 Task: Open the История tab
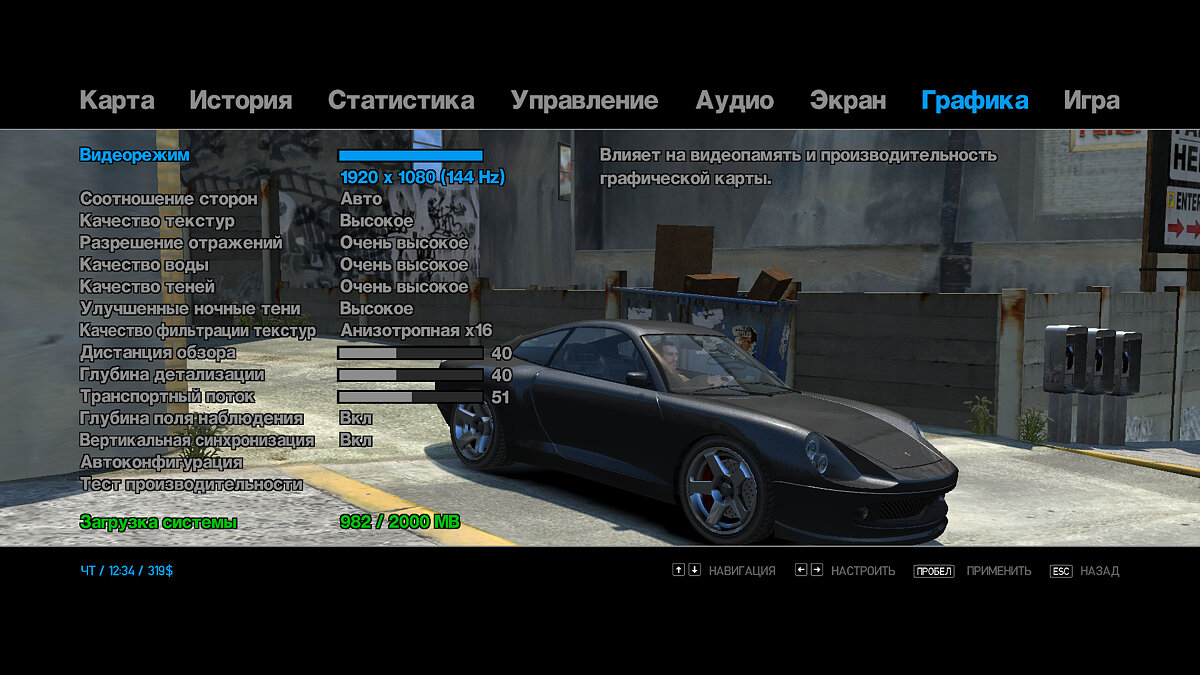pos(240,100)
